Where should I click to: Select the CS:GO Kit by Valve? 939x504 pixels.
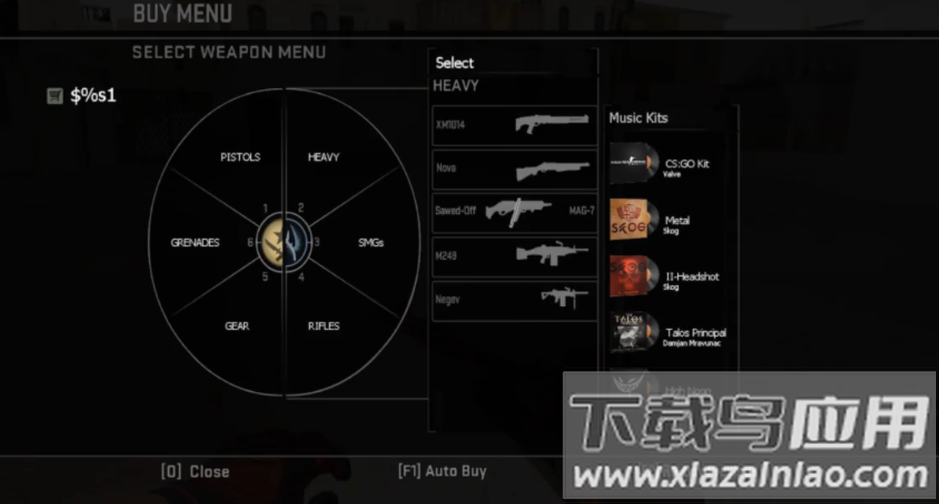pos(670,165)
